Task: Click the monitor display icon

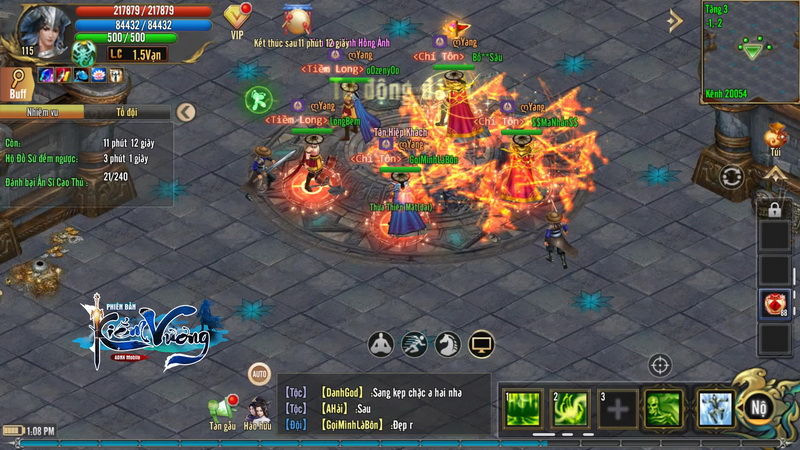Action: [482, 344]
